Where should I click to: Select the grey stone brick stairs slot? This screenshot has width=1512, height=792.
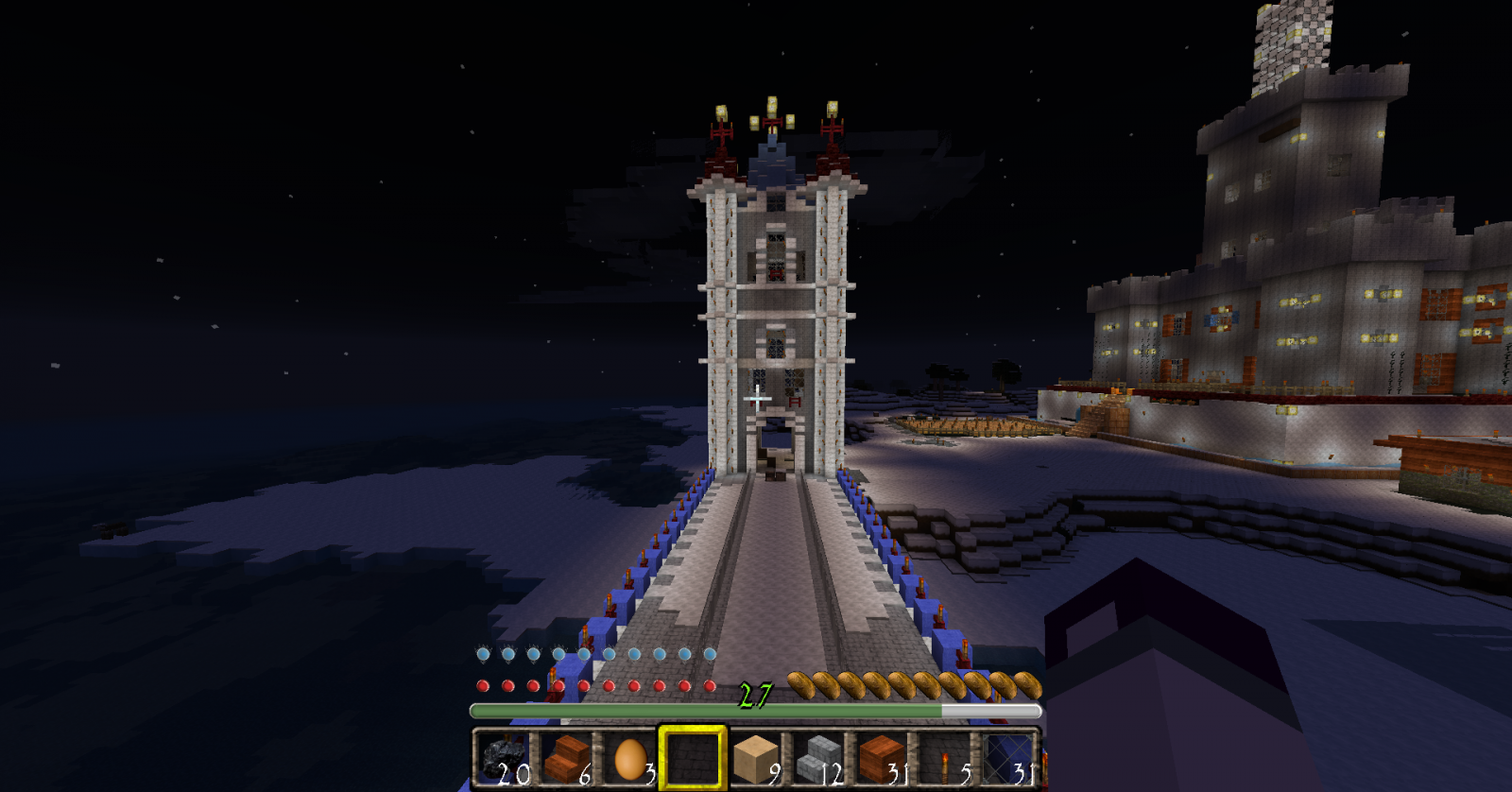[x=818, y=758]
